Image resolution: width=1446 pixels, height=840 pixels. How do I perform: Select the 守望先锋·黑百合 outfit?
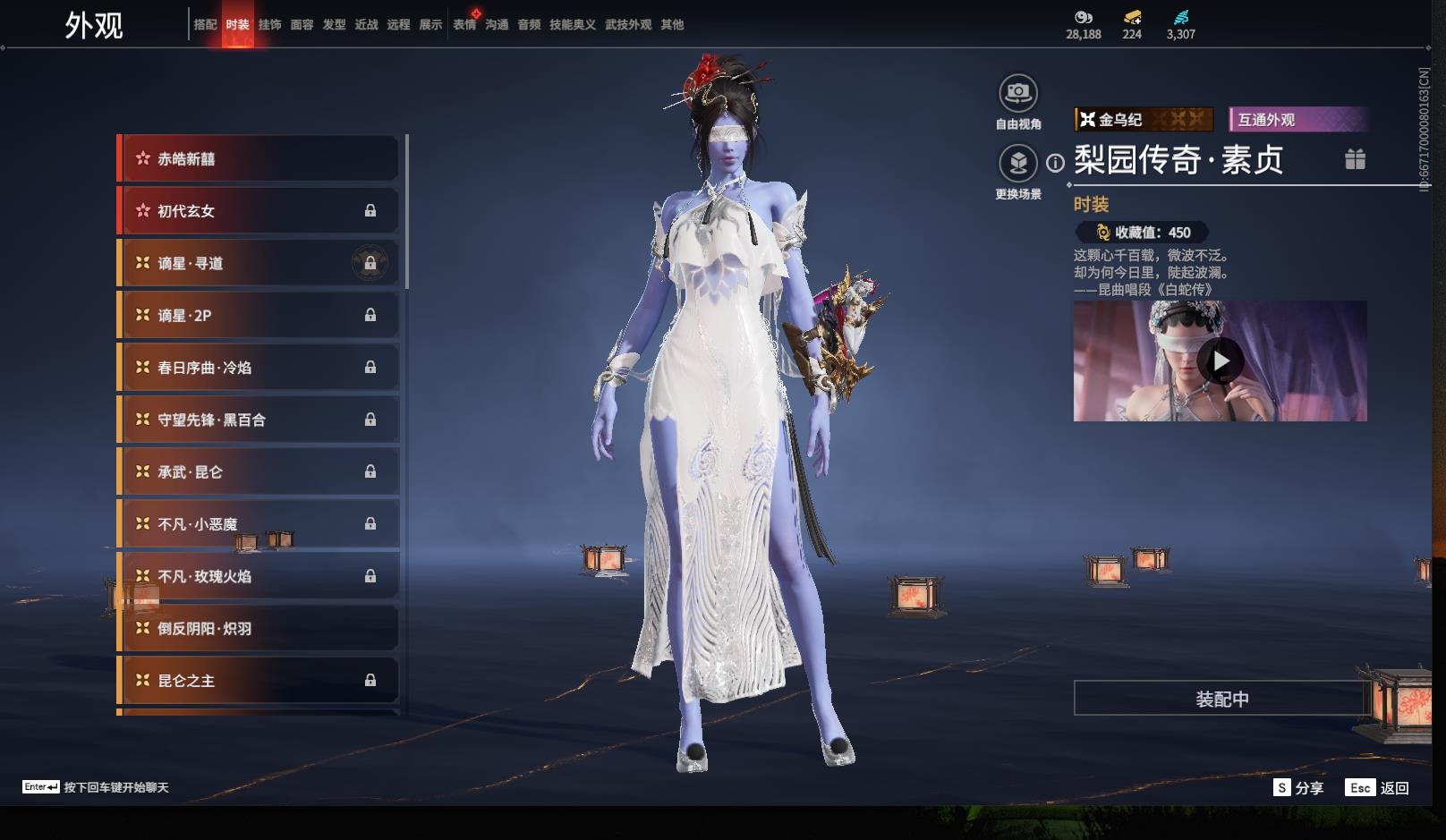(x=259, y=420)
